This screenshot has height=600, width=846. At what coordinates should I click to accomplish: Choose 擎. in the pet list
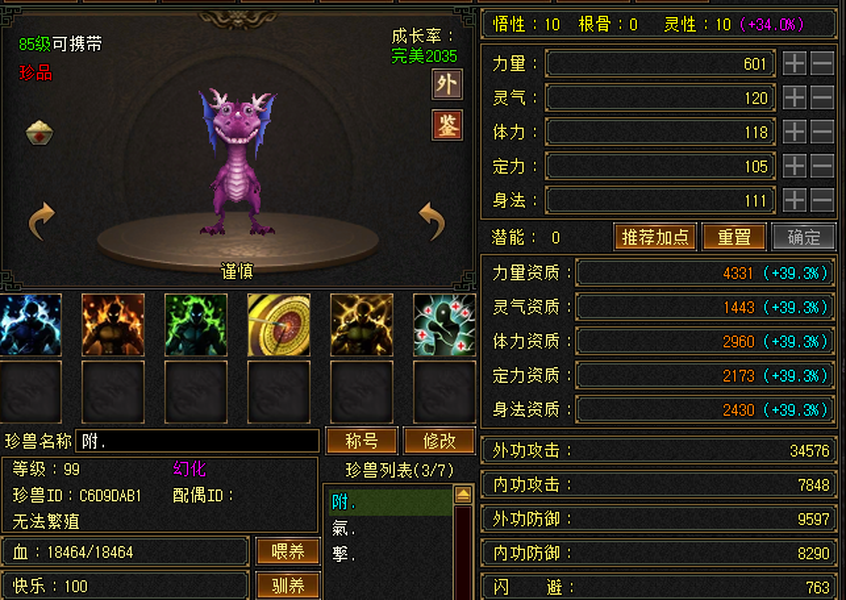pos(344,553)
